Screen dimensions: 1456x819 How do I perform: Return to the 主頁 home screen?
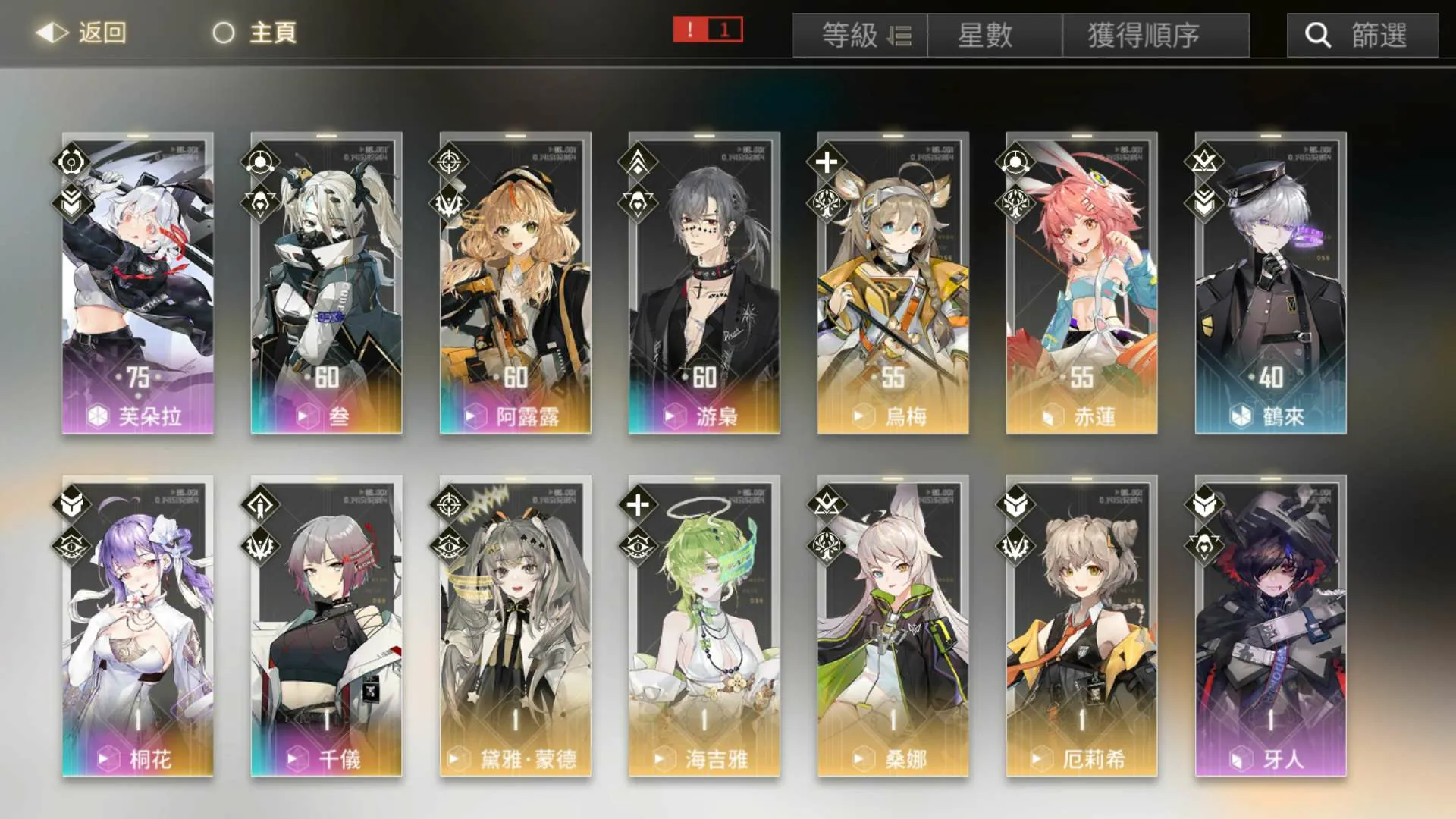(255, 33)
